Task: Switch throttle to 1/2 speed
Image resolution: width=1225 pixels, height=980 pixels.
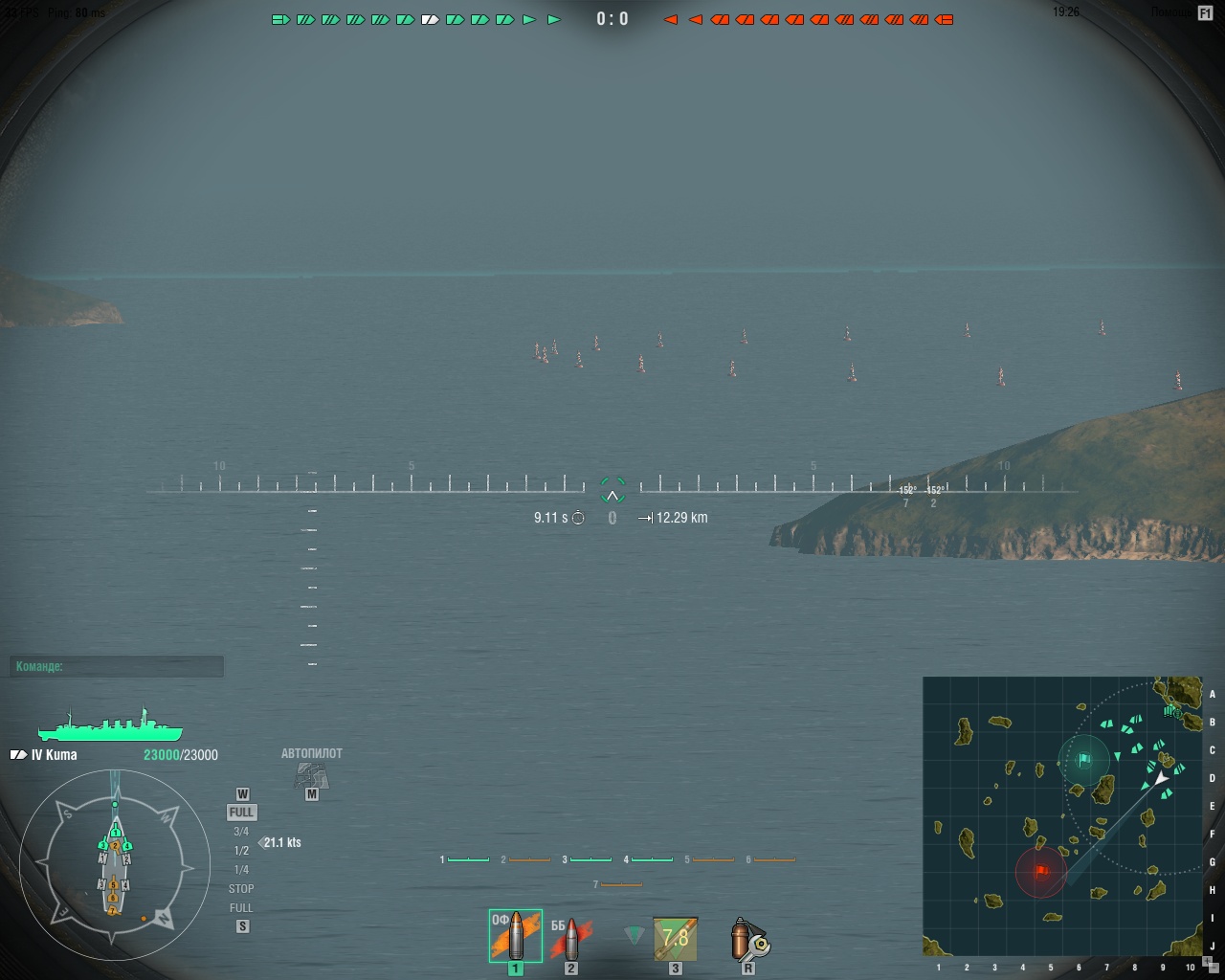Action: pos(242,851)
